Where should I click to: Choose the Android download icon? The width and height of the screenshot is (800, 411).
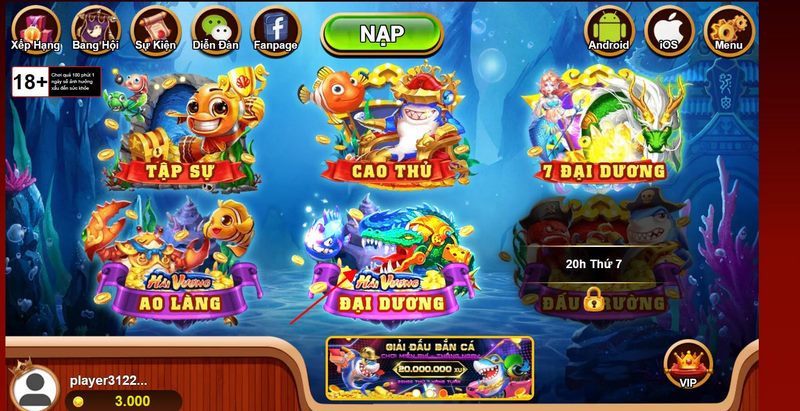click(x=609, y=27)
